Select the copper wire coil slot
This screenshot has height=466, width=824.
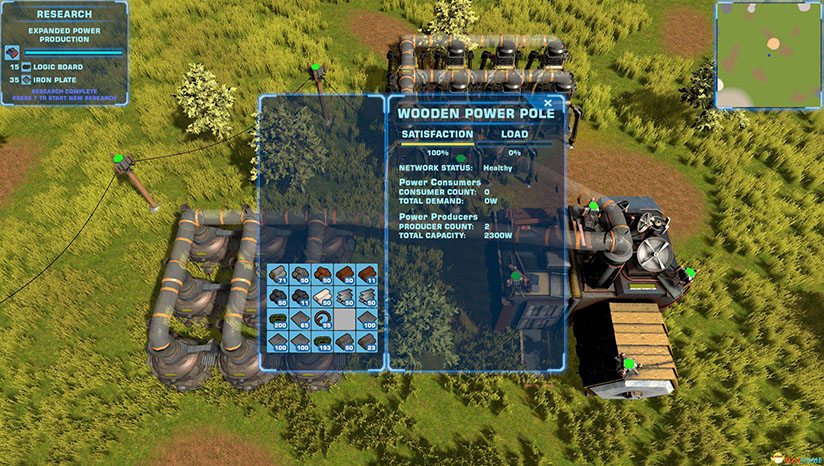click(x=323, y=318)
